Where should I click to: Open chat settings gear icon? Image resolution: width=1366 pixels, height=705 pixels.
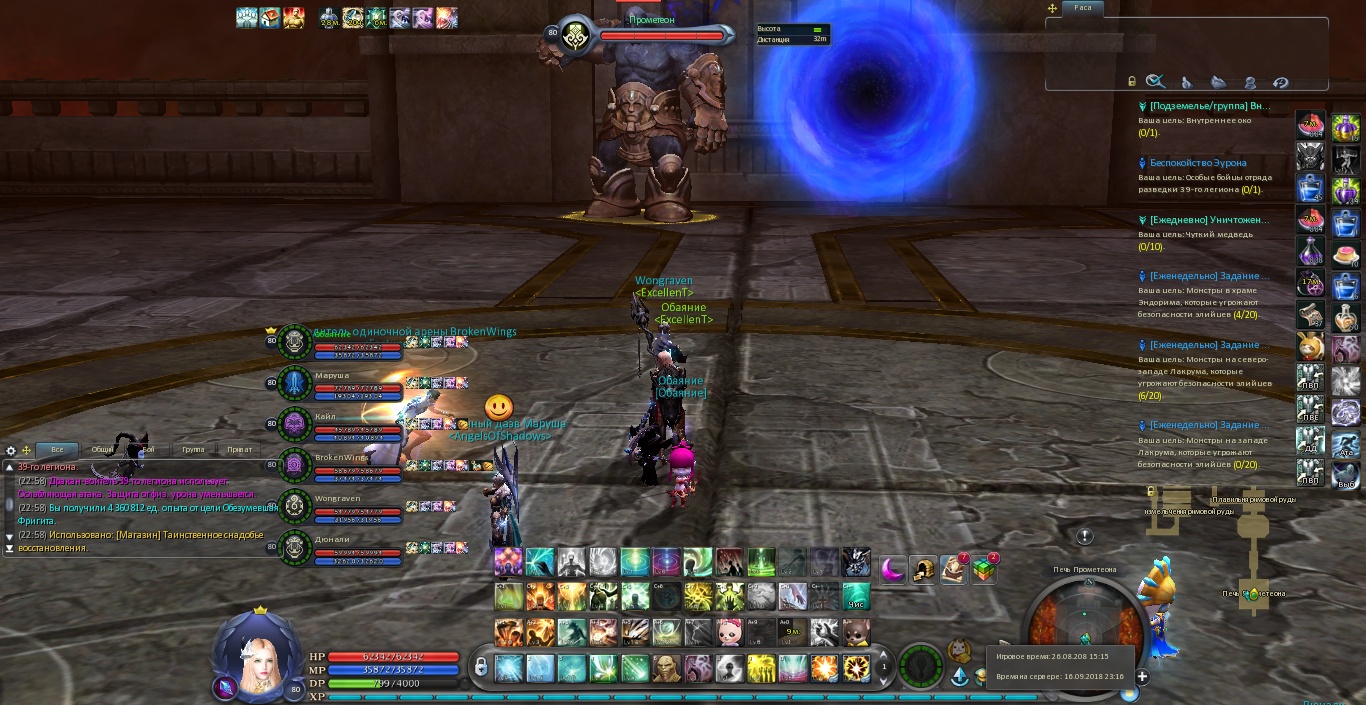[x=11, y=451]
